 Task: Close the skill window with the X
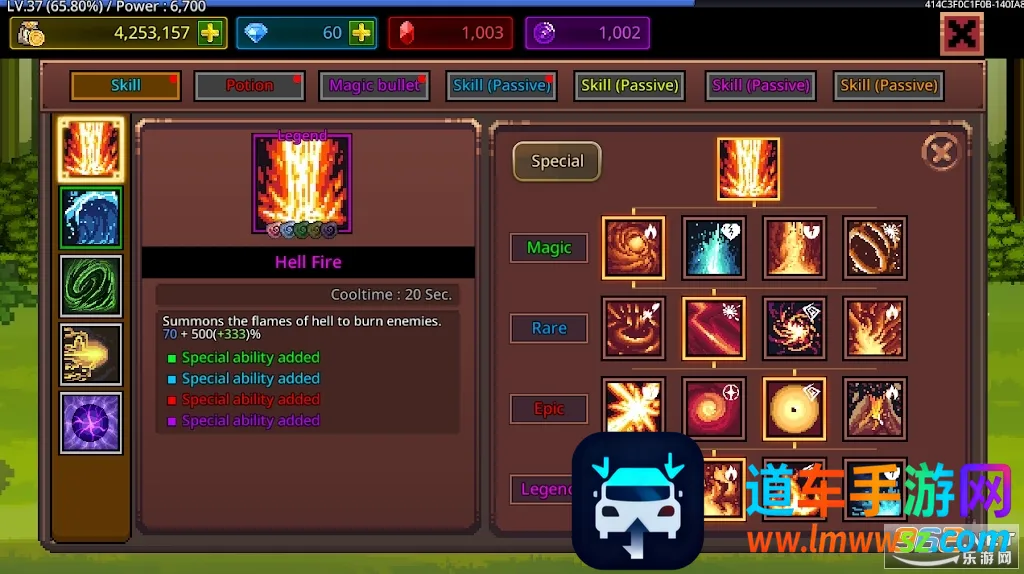point(961,34)
